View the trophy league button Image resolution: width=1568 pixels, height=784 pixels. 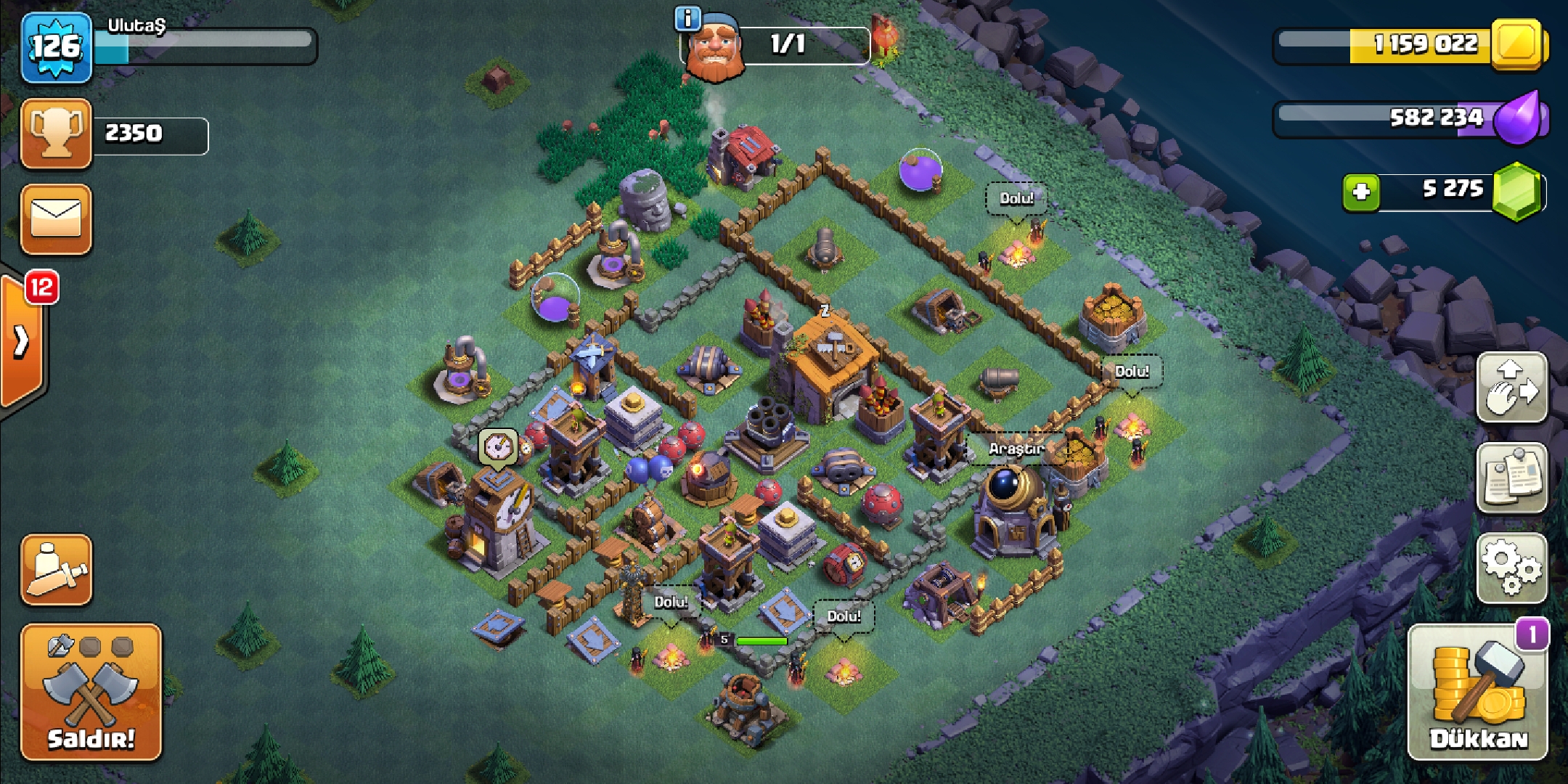click(x=57, y=134)
